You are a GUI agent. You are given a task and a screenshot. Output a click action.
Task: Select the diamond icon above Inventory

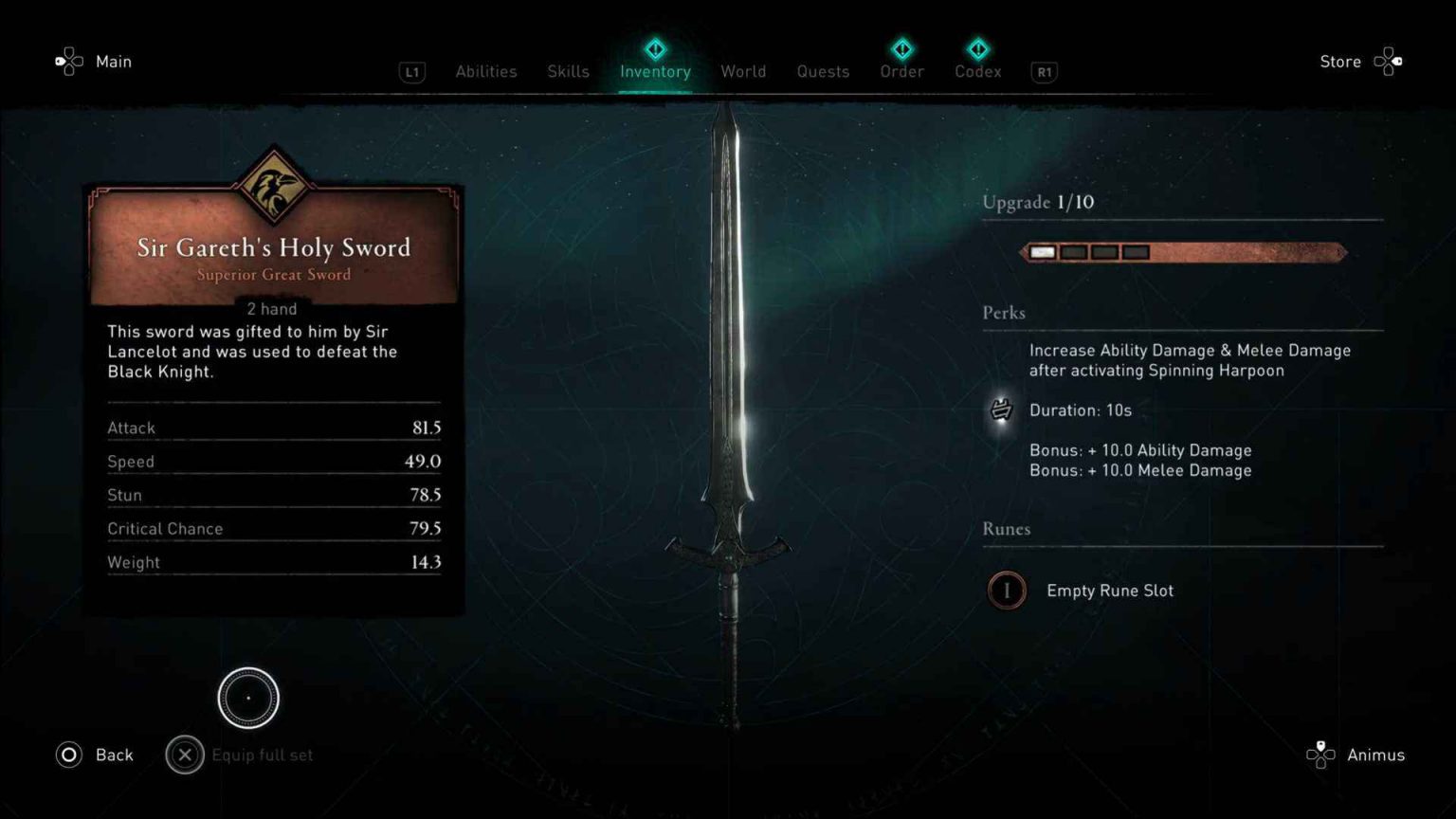(654, 49)
